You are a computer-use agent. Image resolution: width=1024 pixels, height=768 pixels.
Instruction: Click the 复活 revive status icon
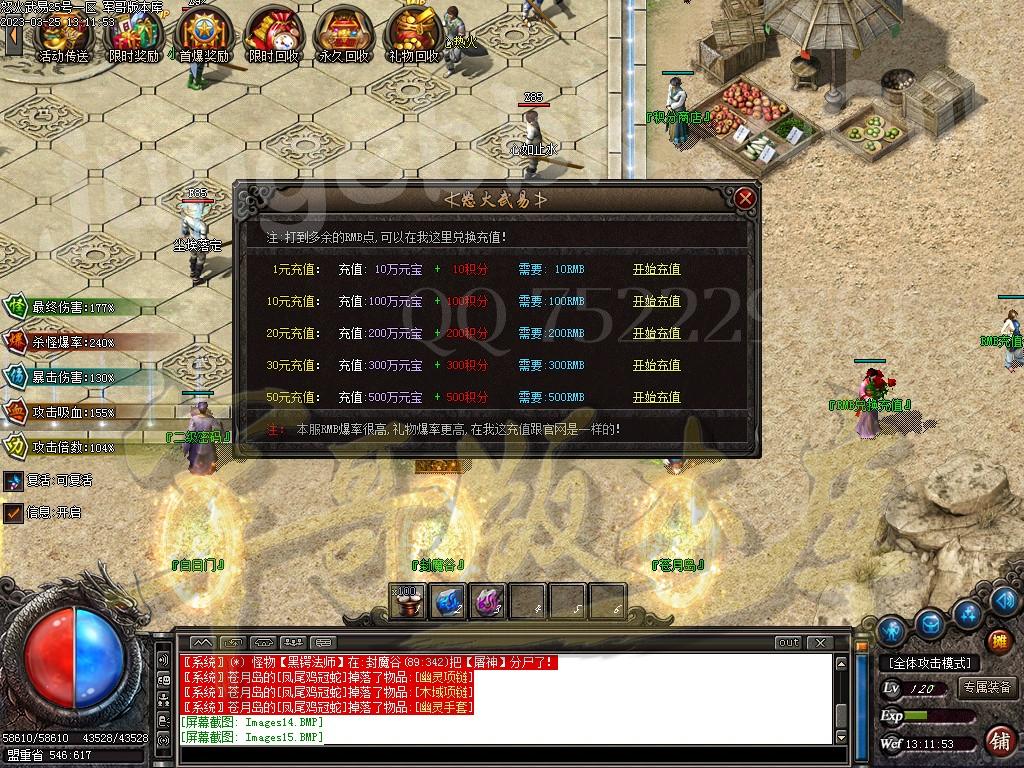pyautogui.click(x=13, y=481)
